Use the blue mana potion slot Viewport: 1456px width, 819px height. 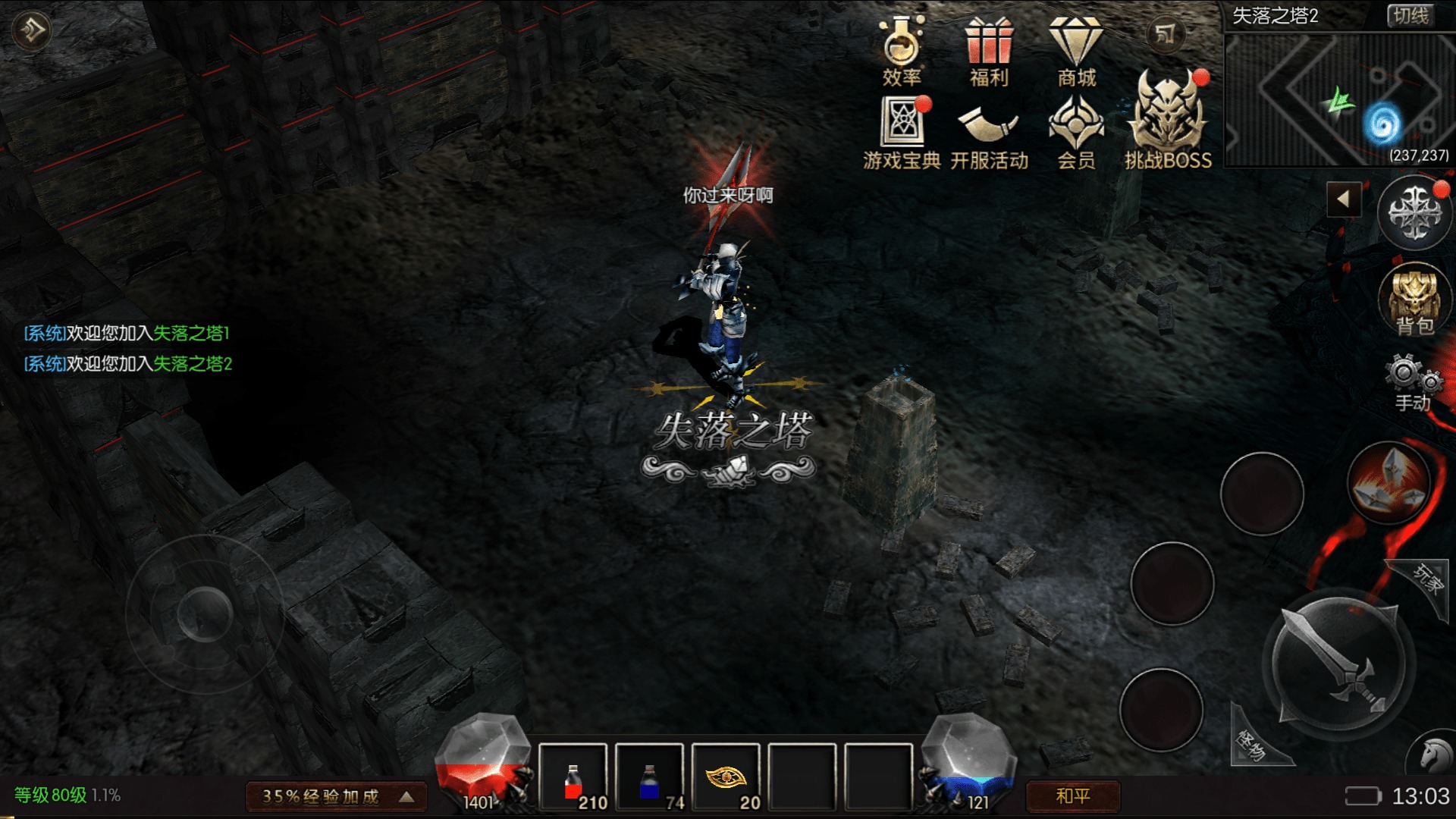point(650,778)
